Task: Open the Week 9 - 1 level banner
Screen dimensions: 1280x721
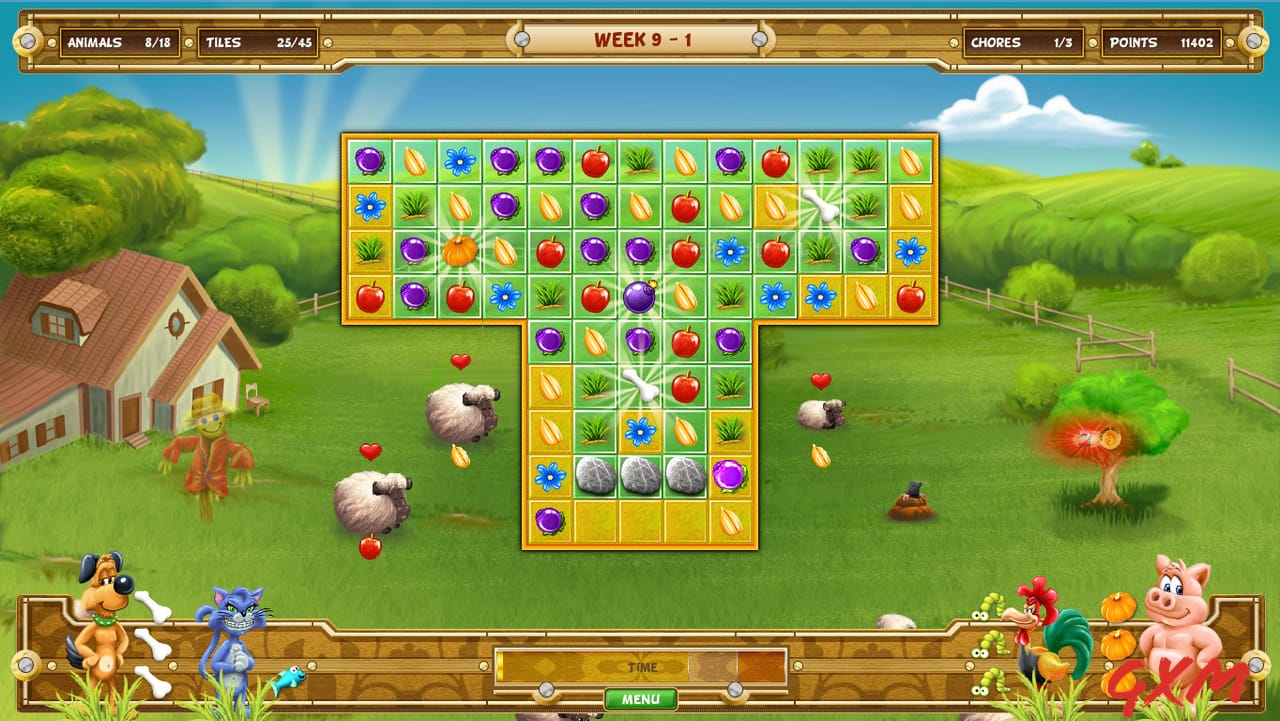Action: (640, 41)
